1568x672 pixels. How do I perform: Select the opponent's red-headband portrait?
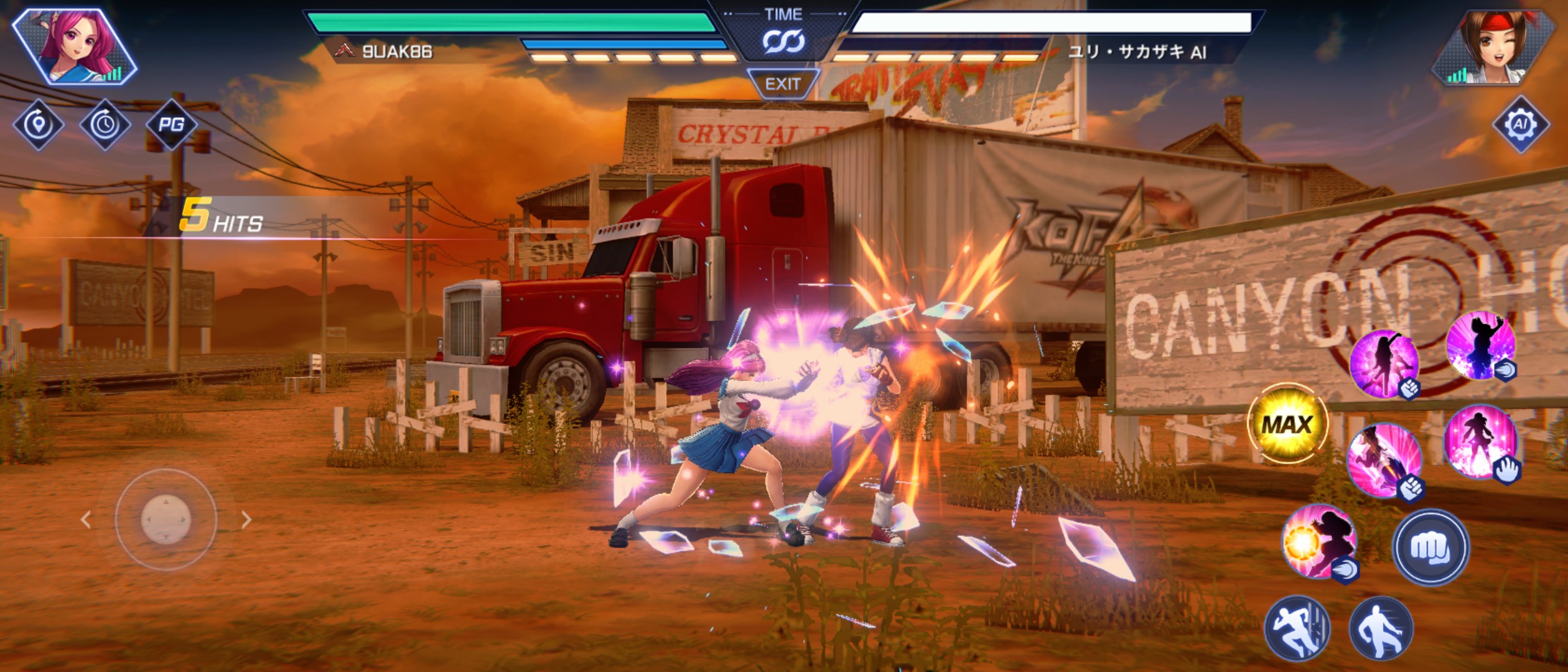tap(1493, 47)
